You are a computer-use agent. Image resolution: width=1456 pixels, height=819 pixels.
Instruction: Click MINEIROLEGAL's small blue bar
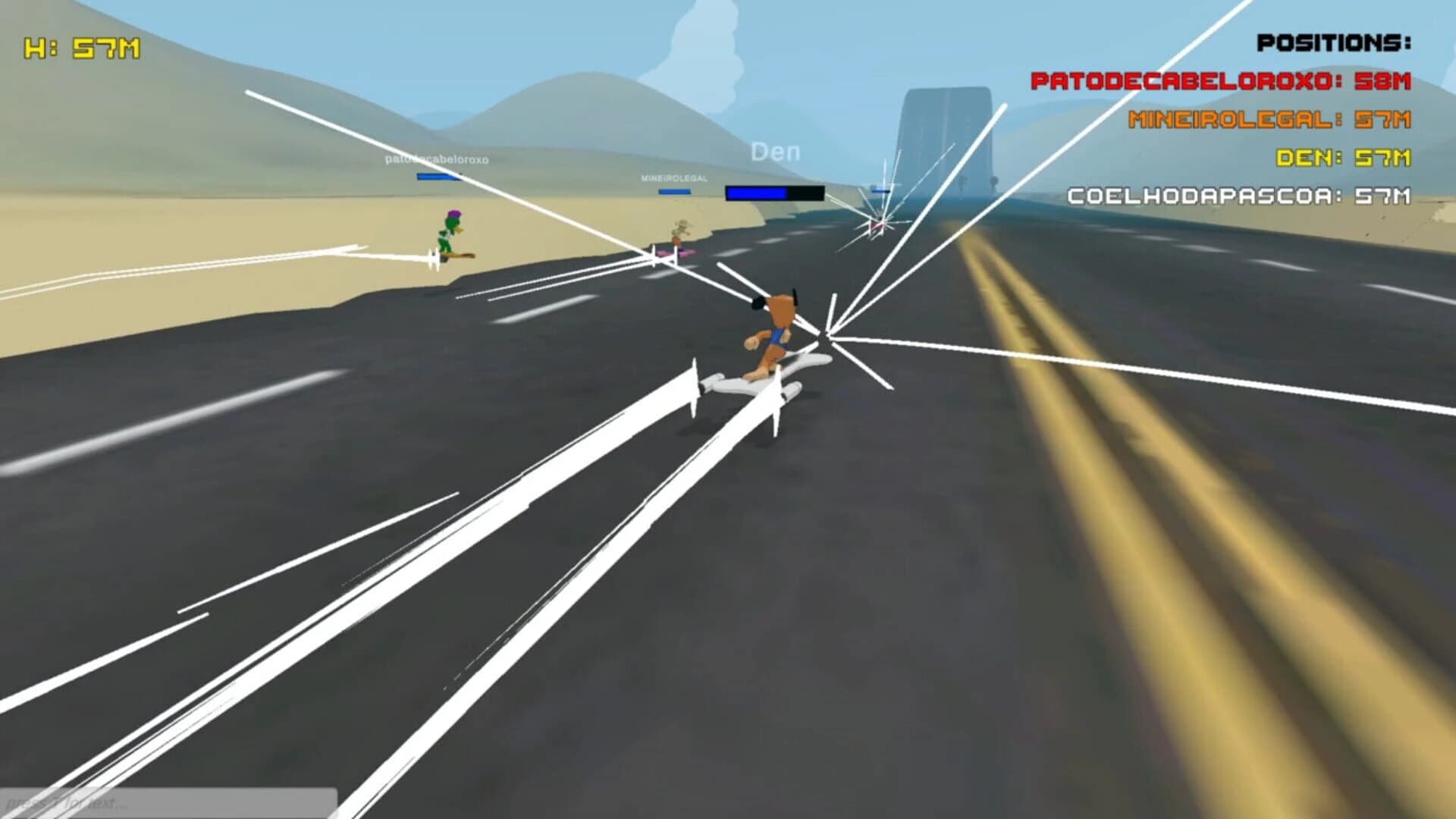pyautogui.click(x=673, y=193)
